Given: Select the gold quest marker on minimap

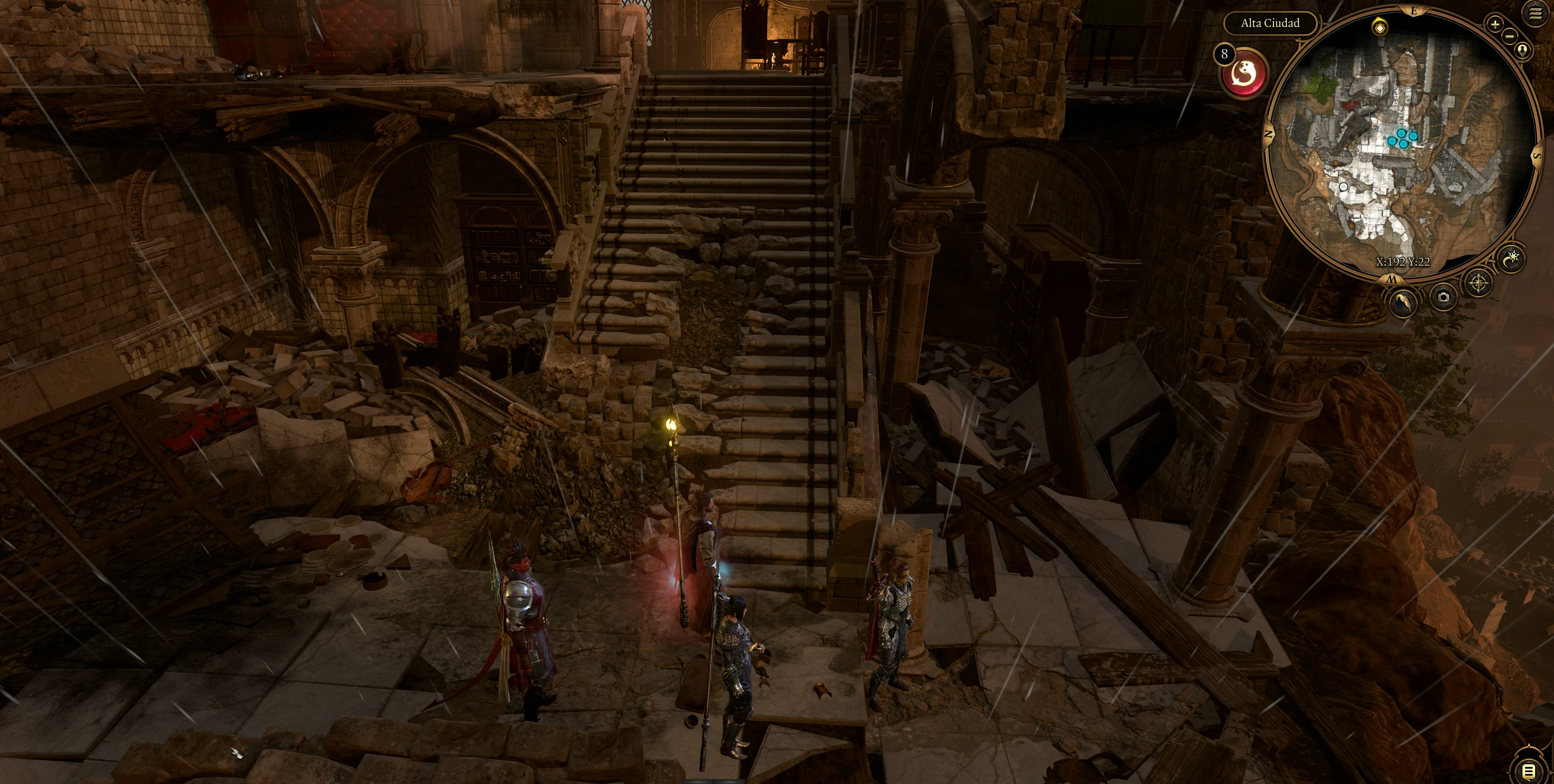Looking at the screenshot, I should pyautogui.click(x=1380, y=27).
